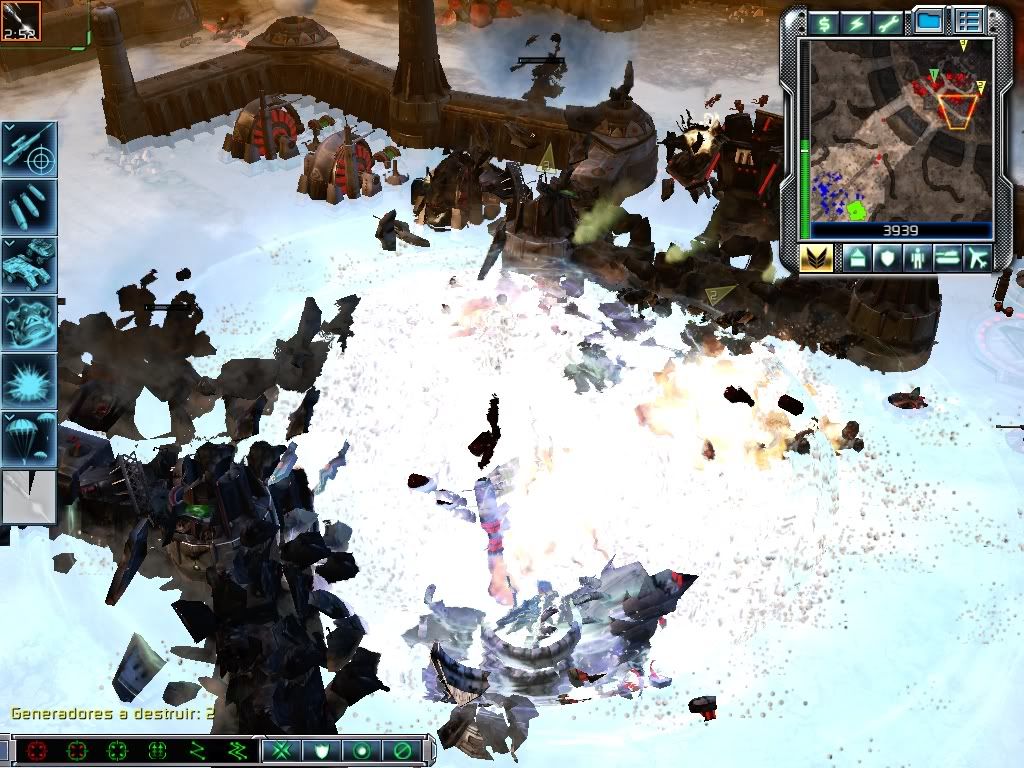Switch to the infantry build tab
The width and height of the screenshot is (1024, 768).
917,258
